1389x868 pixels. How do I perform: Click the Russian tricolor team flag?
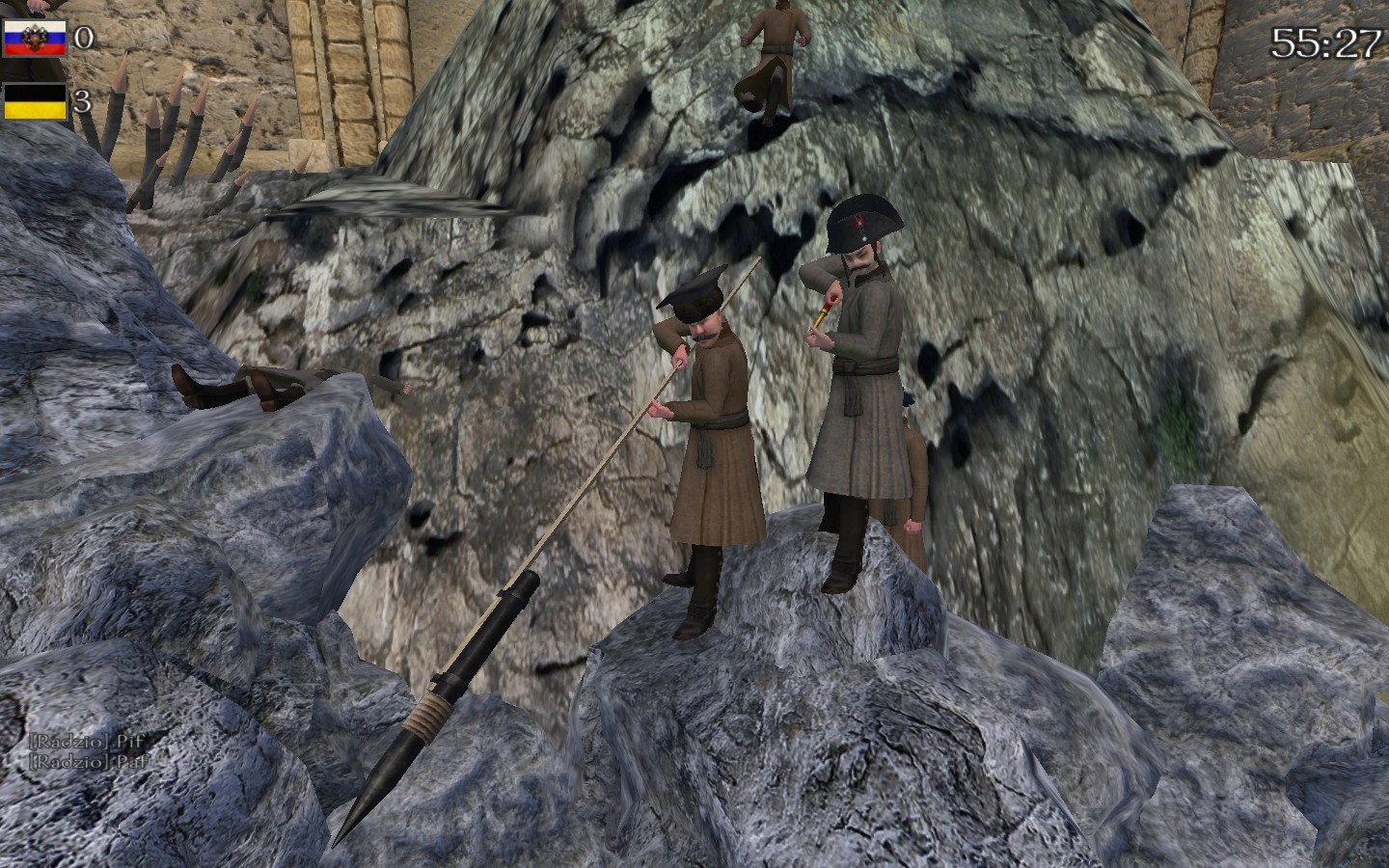click(x=34, y=39)
